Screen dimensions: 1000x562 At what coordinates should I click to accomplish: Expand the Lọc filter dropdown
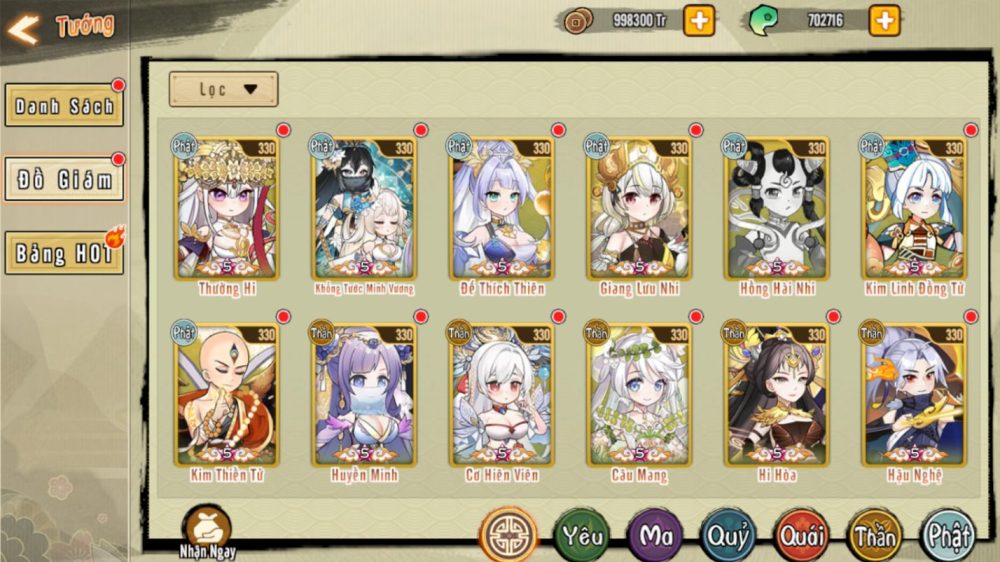point(223,89)
